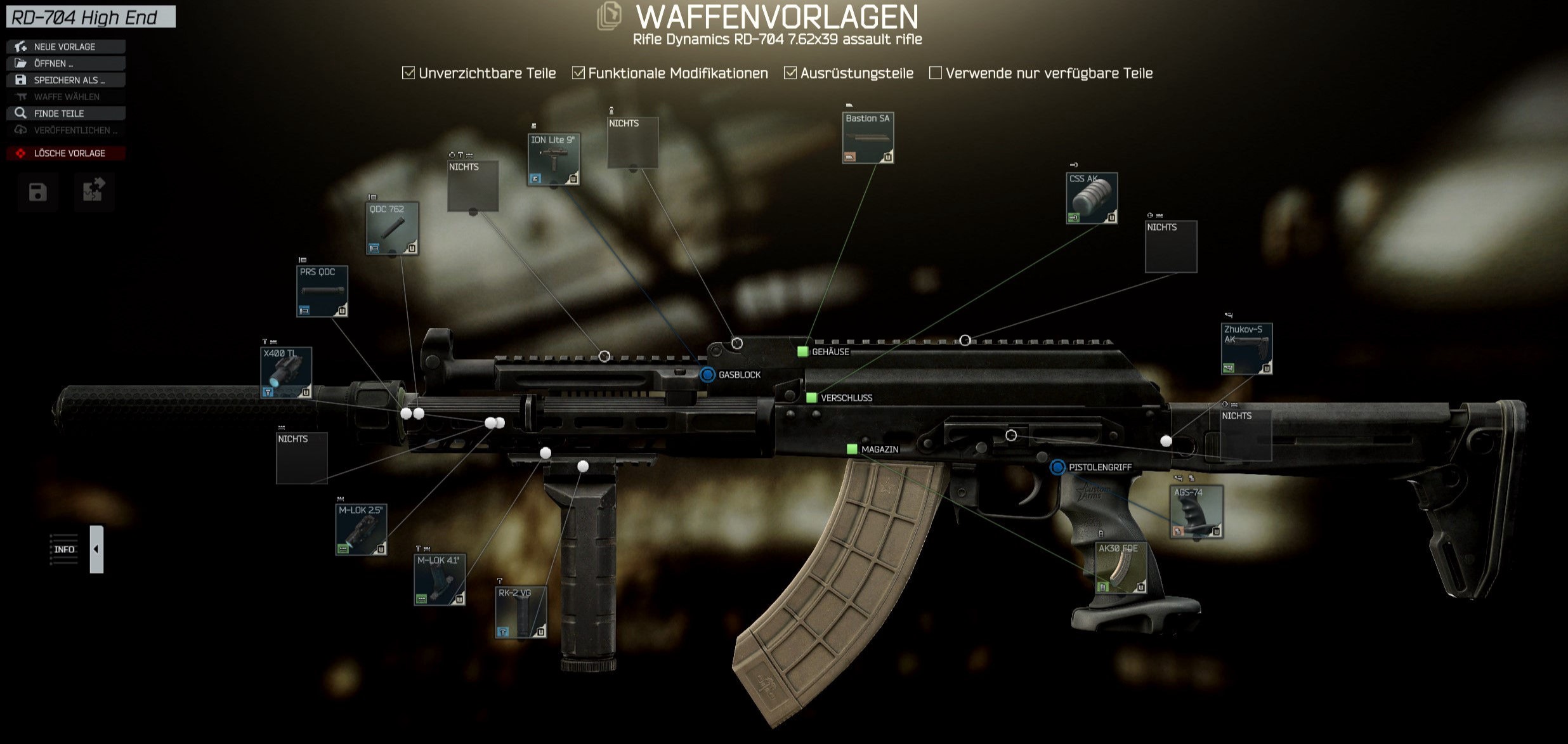Select the RK-2 VG foregrip slot
This screenshot has height=744, width=1568.
[x=521, y=613]
